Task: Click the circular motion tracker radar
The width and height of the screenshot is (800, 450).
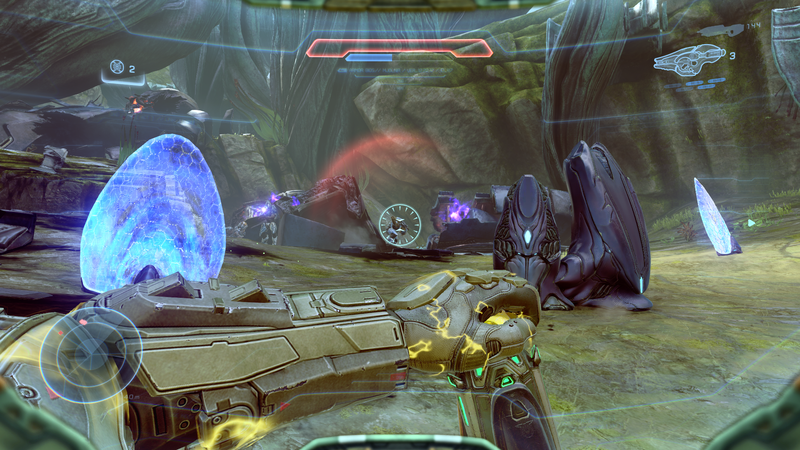Action: click(x=89, y=355)
